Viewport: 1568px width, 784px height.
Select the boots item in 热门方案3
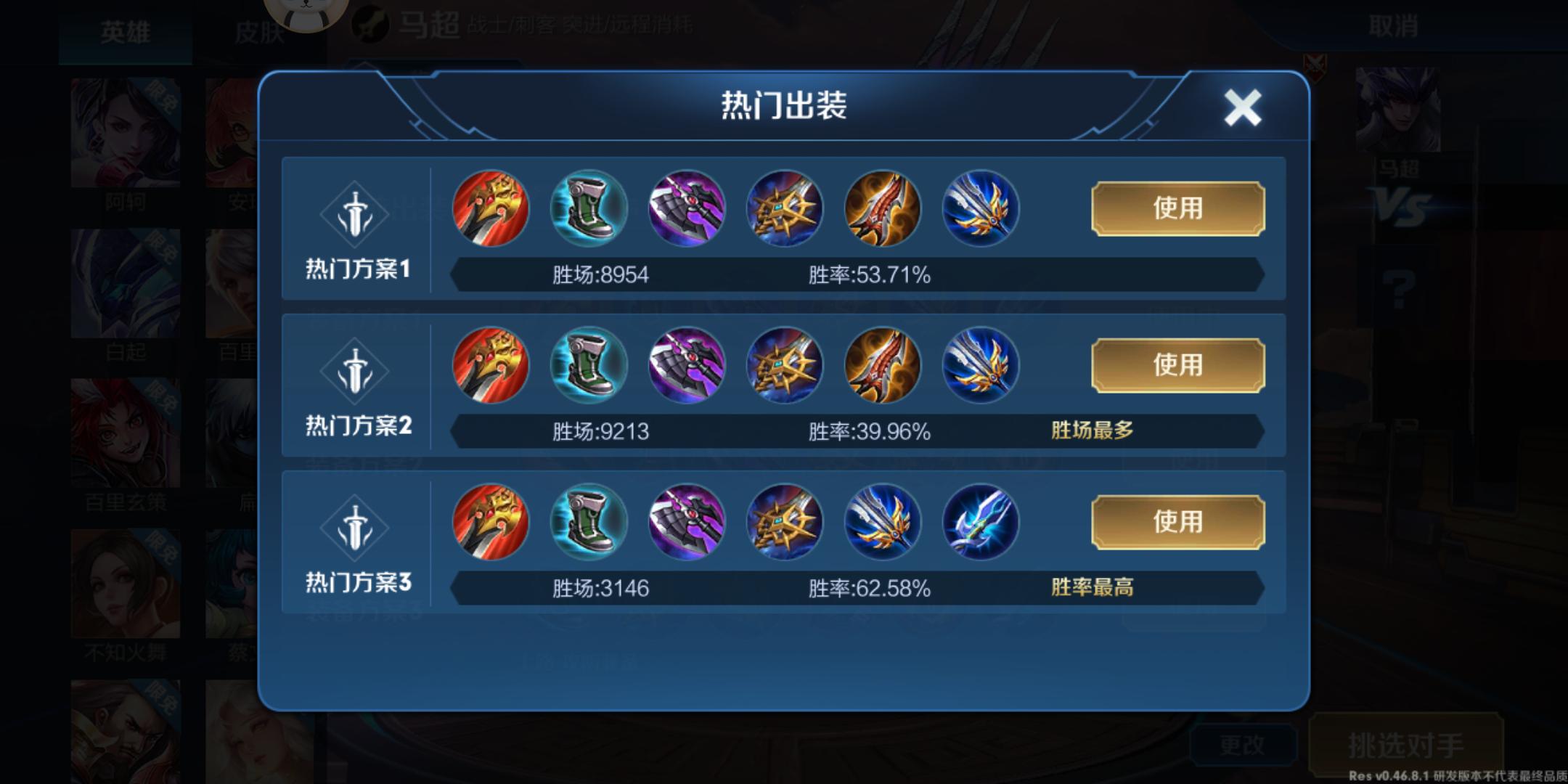(x=588, y=522)
